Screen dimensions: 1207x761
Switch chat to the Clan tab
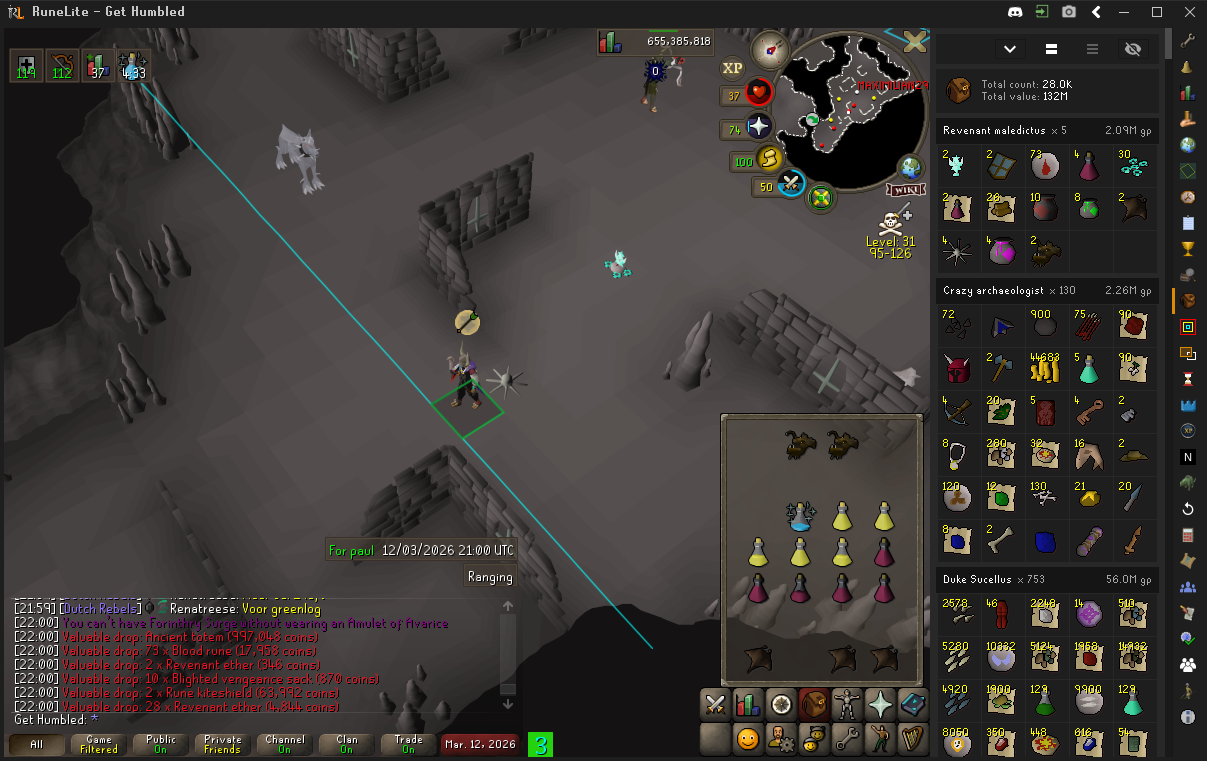(346, 744)
